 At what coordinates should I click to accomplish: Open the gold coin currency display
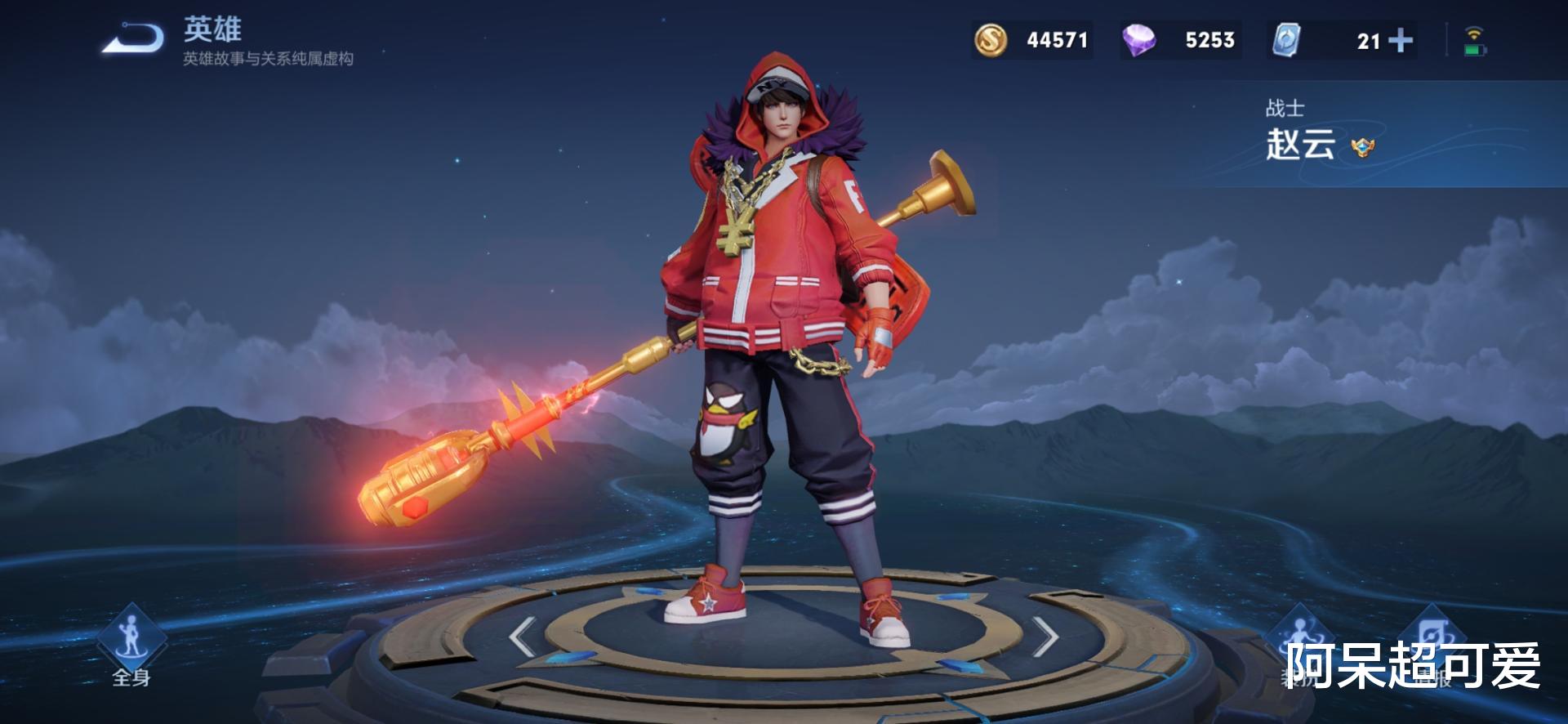click(x=1032, y=40)
